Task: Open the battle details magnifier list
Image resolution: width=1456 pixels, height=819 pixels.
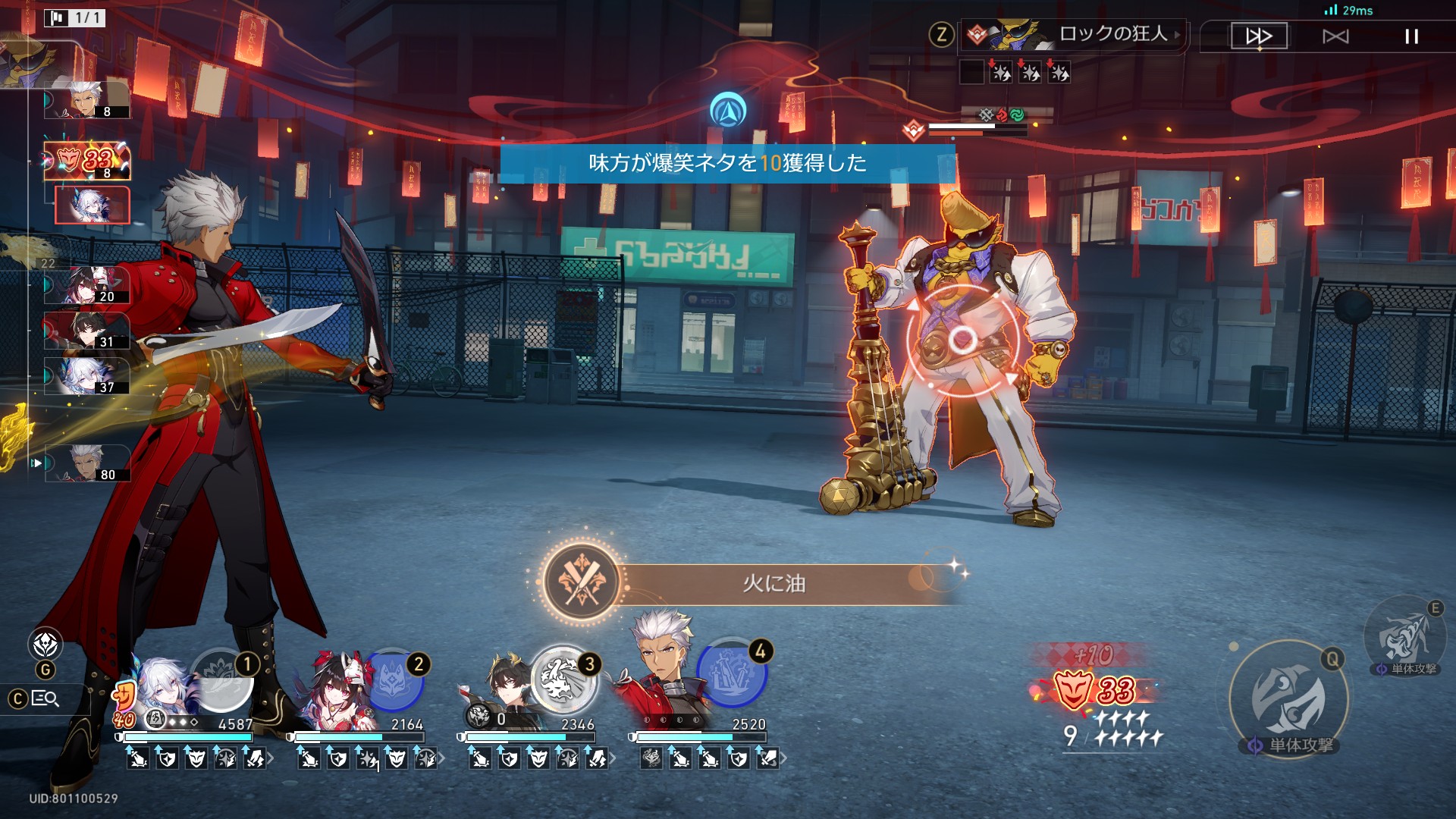Action: coord(45,698)
